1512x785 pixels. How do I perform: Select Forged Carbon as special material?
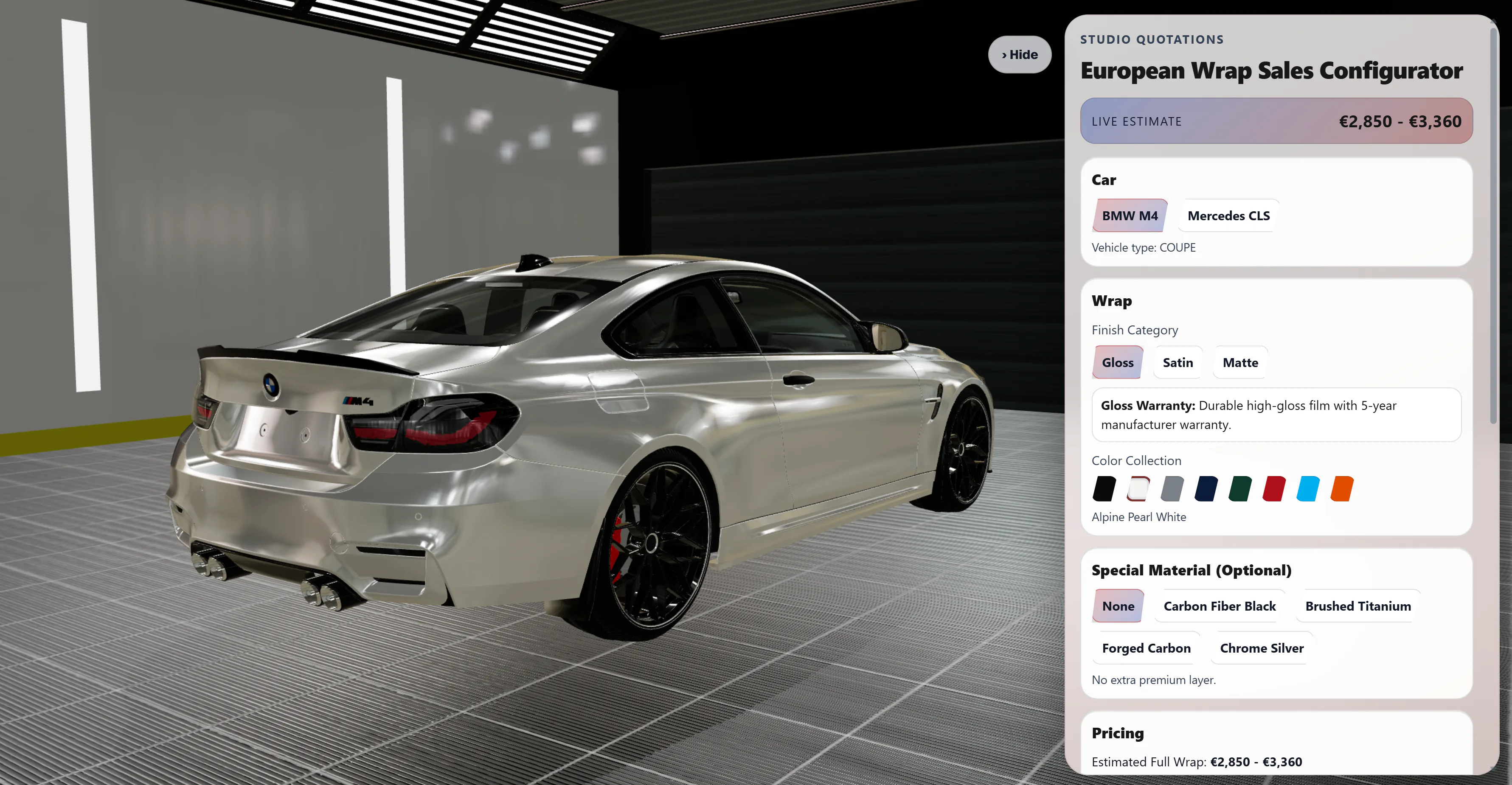1146,648
